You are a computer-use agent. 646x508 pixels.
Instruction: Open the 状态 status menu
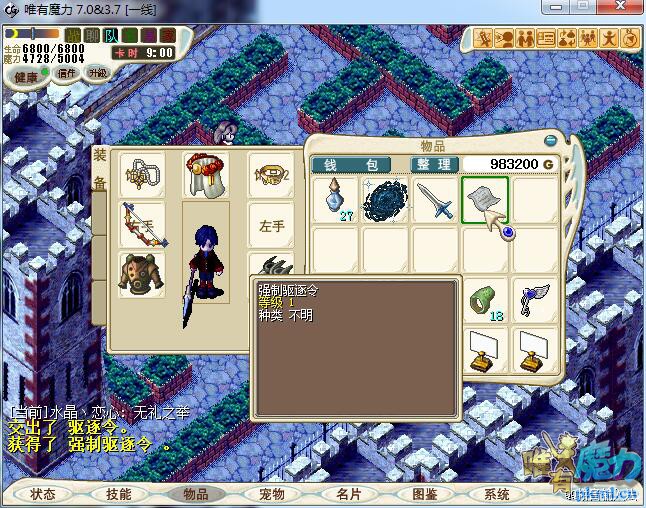point(43,494)
